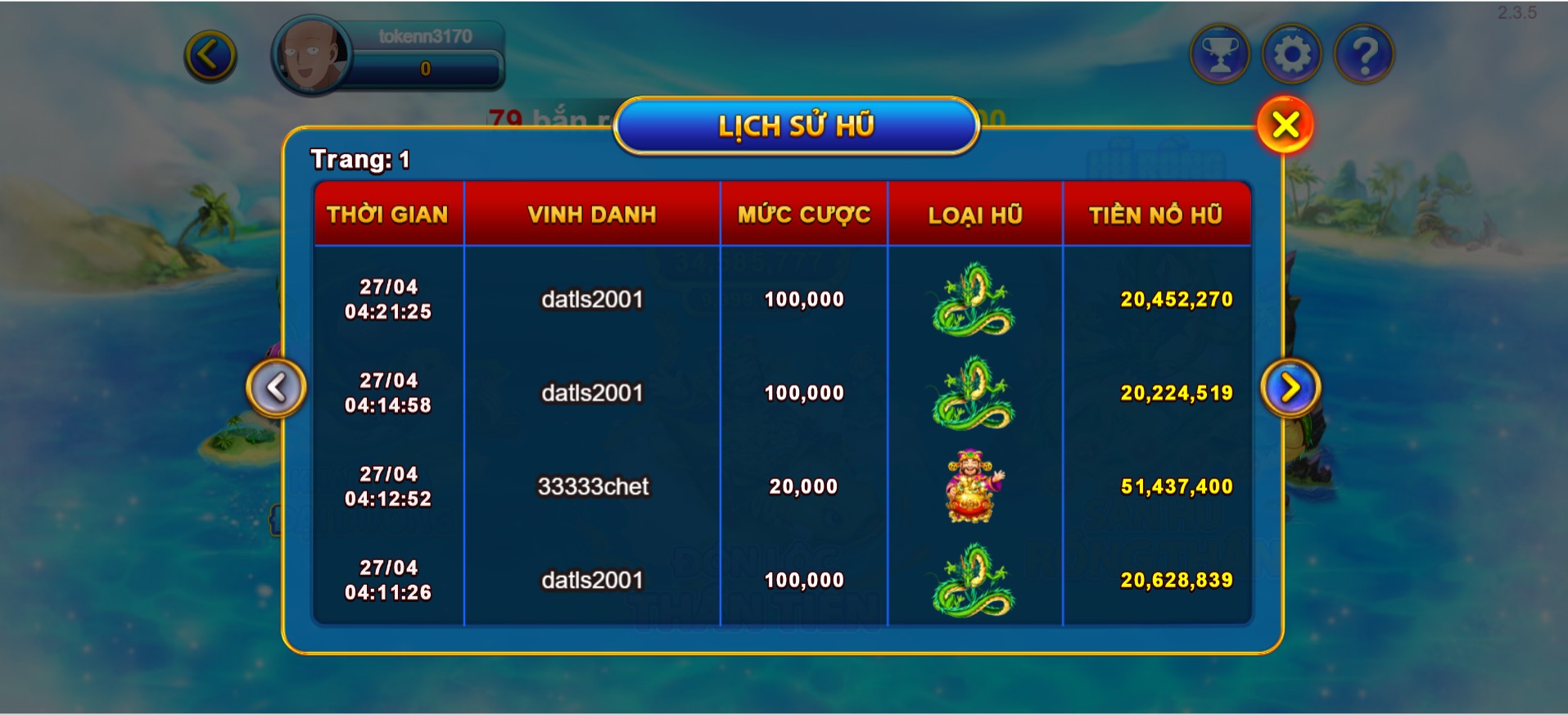1568x715 pixels.
Task: Go to the next history page
Action: pos(1290,388)
